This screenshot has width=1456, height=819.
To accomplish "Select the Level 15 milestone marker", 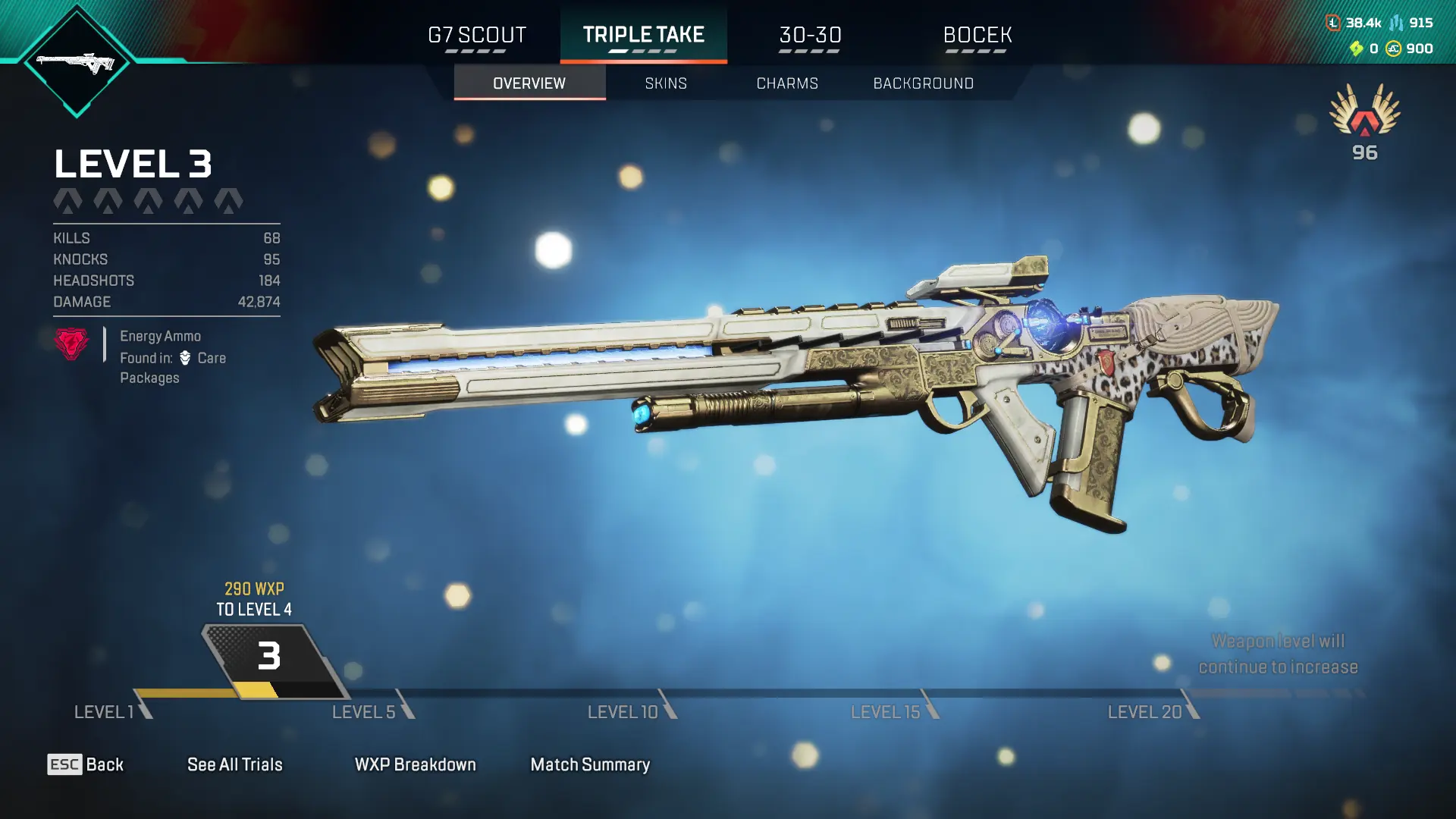I will 893,711.
